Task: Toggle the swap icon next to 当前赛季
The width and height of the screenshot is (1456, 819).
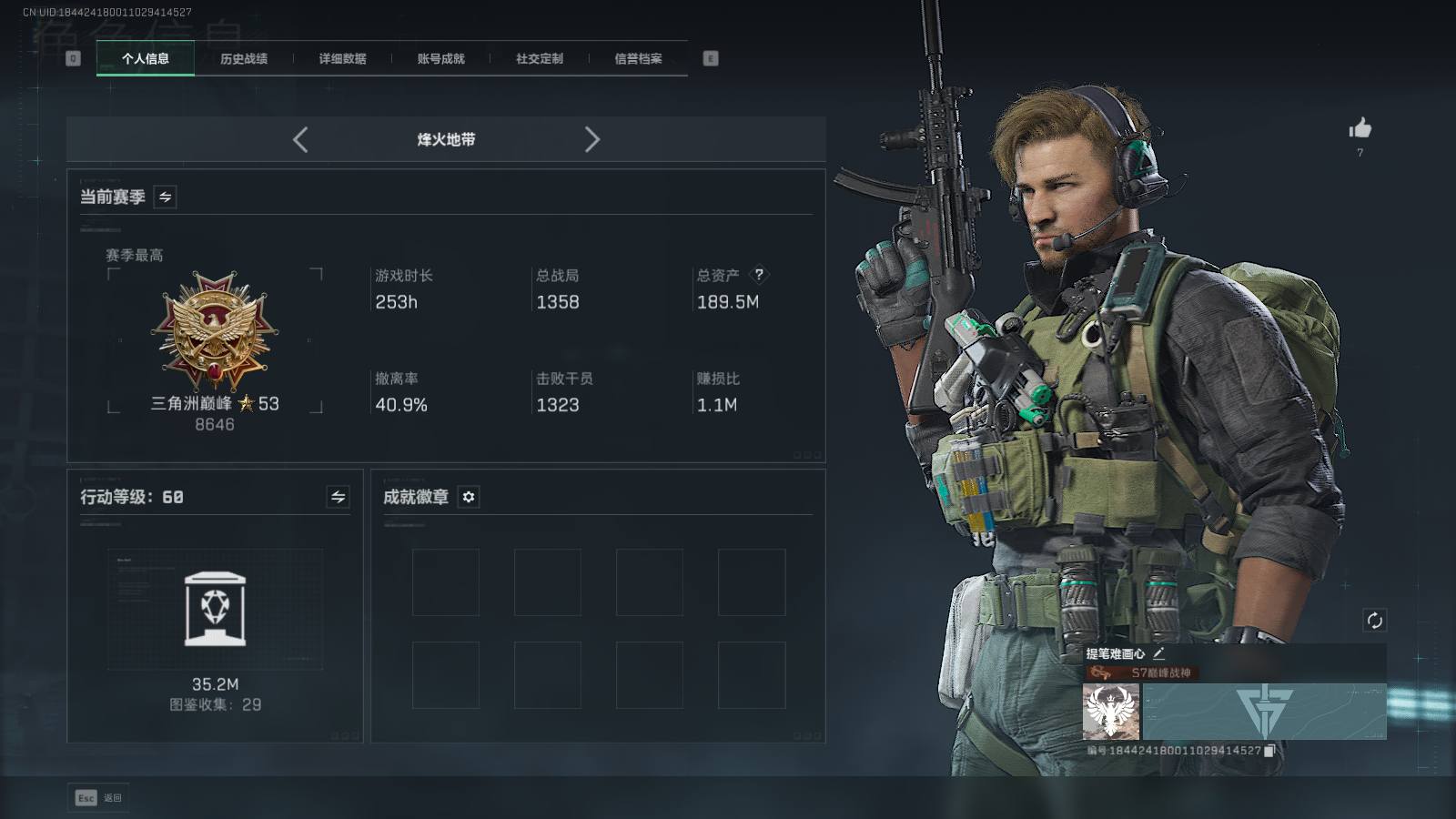Action: point(165,197)
